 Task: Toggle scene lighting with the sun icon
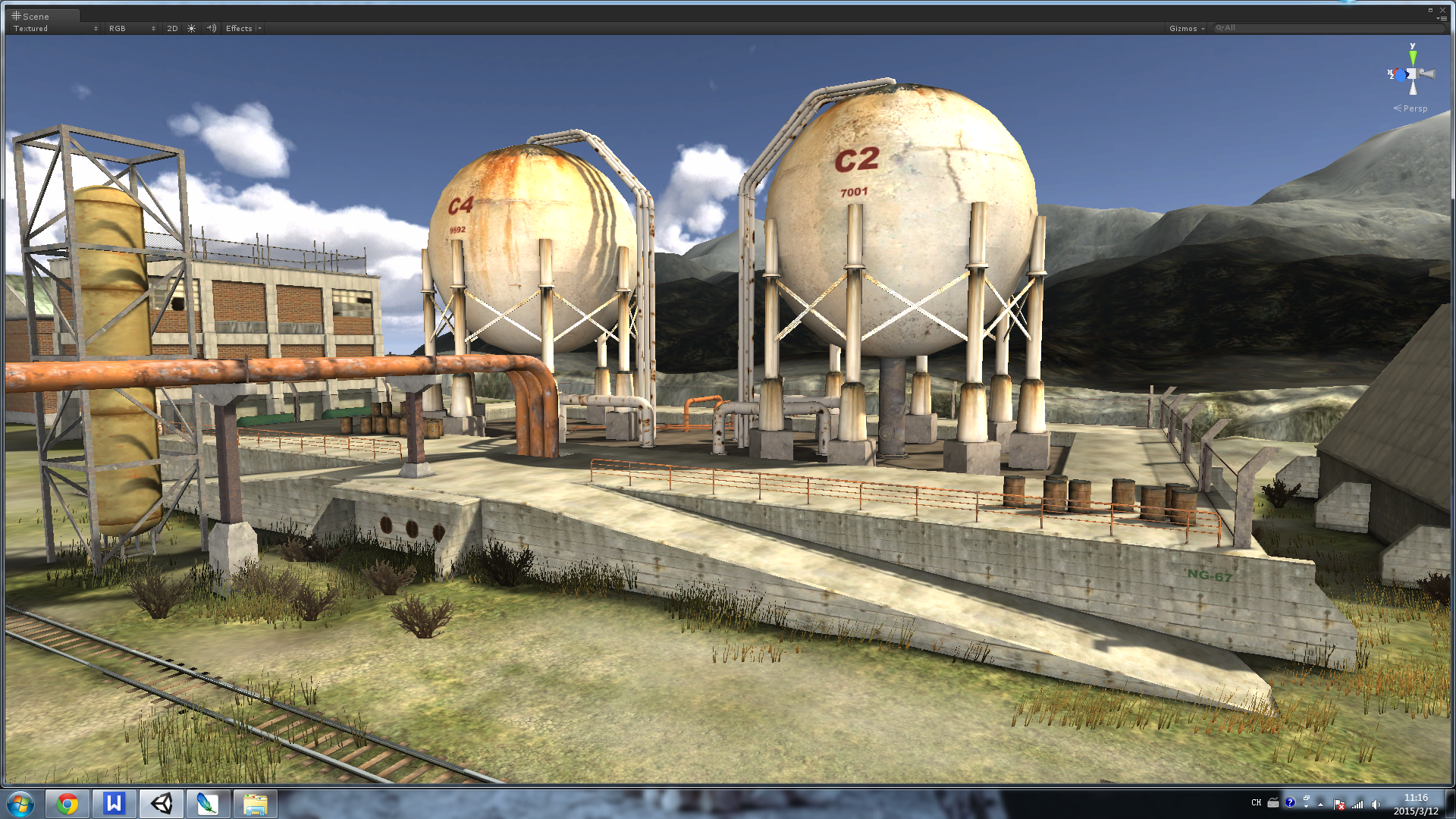tap(192, 29)
